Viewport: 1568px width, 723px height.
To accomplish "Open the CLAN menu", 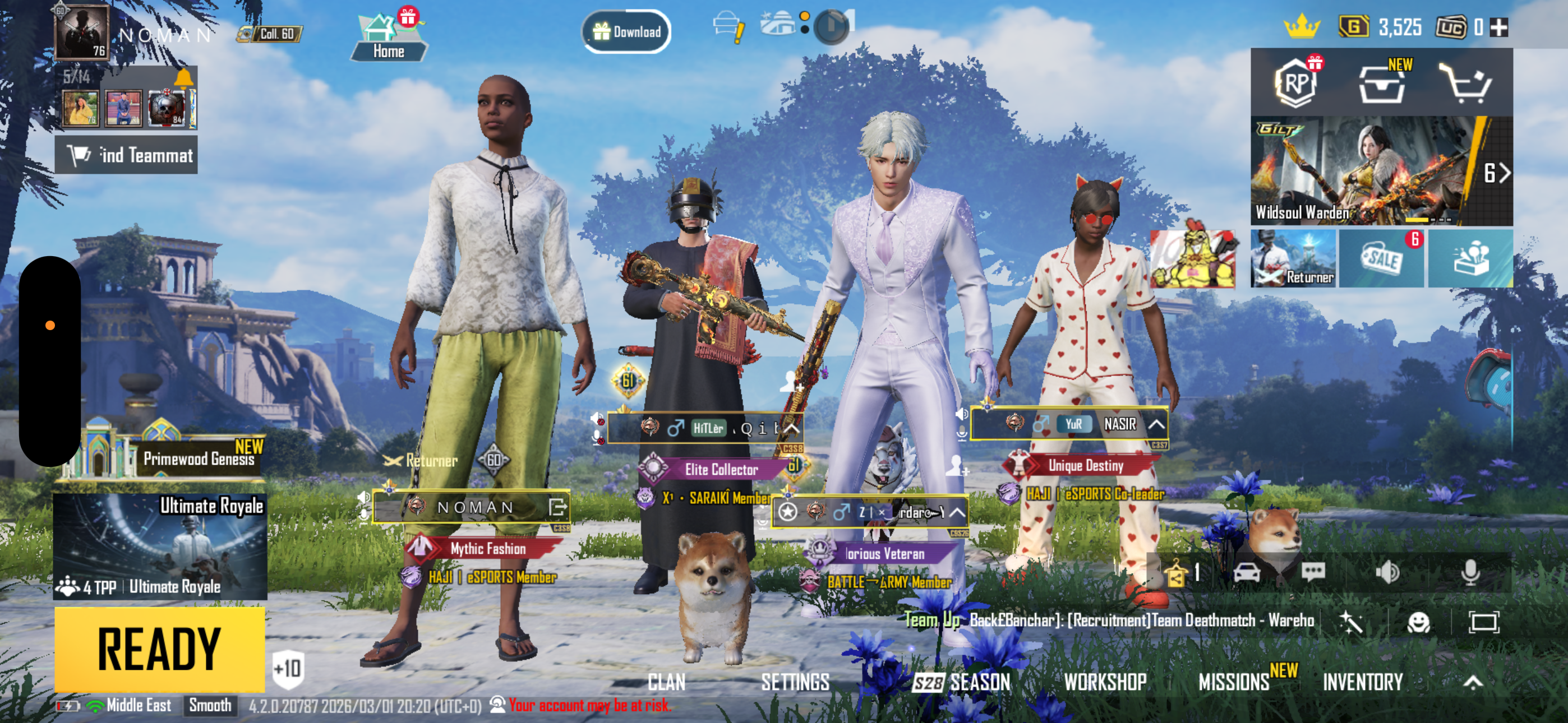I will tap(666, 682).
